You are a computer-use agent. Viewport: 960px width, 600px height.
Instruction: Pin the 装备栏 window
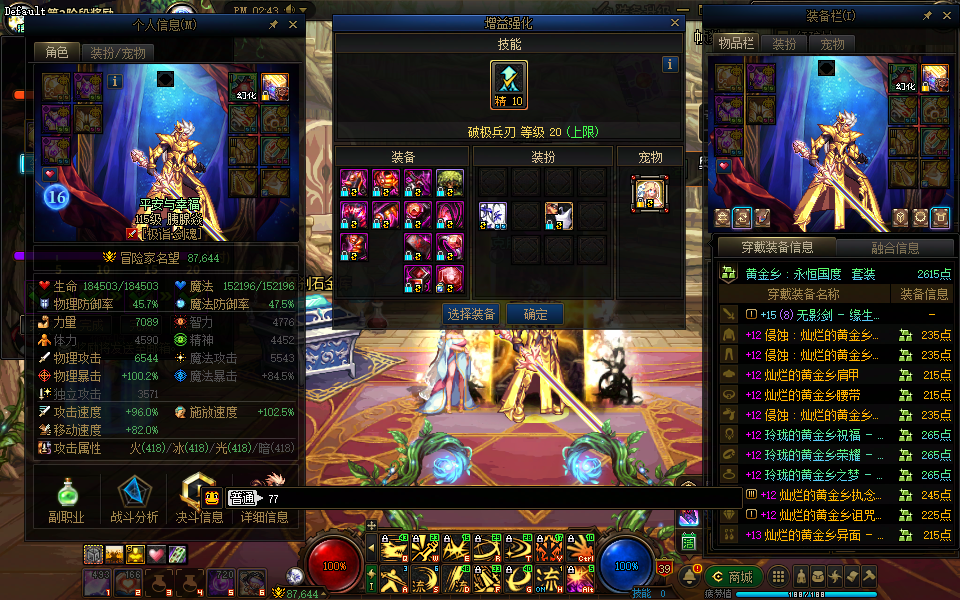click(928, 17)
